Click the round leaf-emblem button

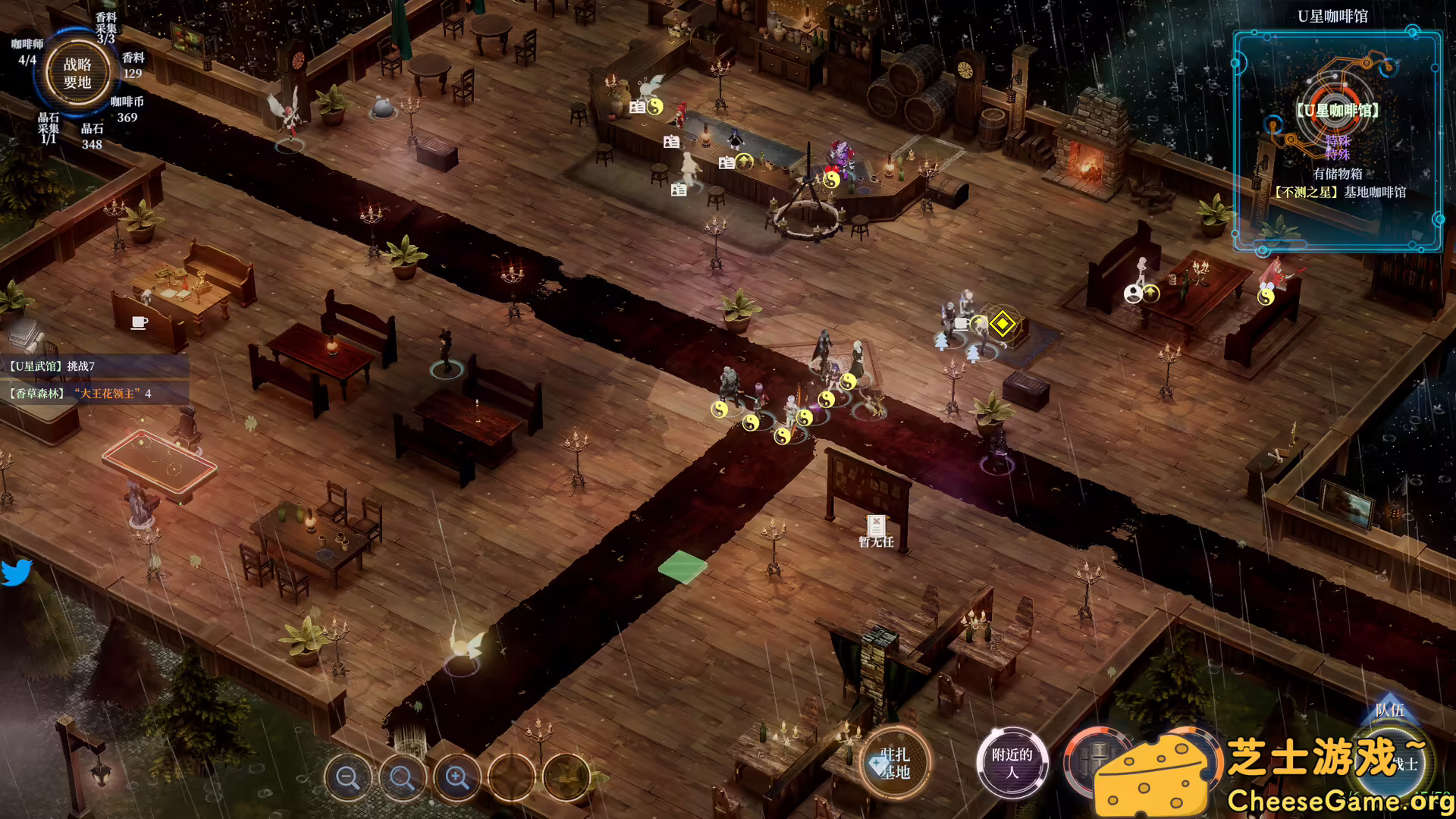(x=566, y=777)
